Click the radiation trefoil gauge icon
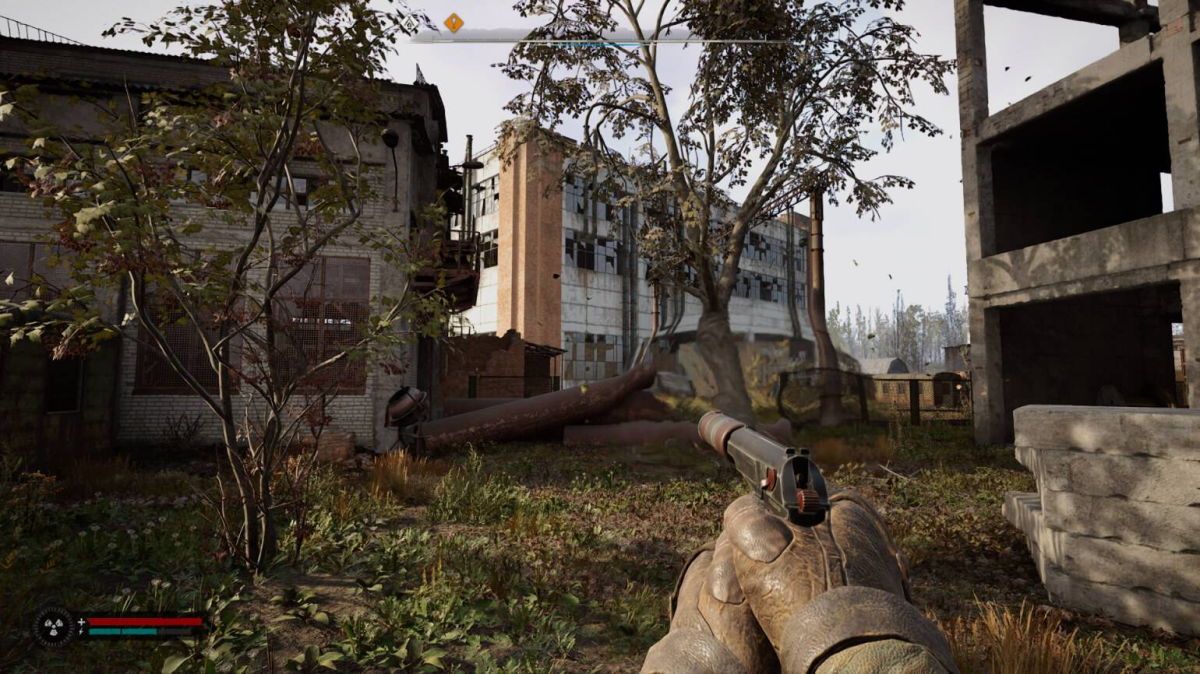 tap(53, 627)
